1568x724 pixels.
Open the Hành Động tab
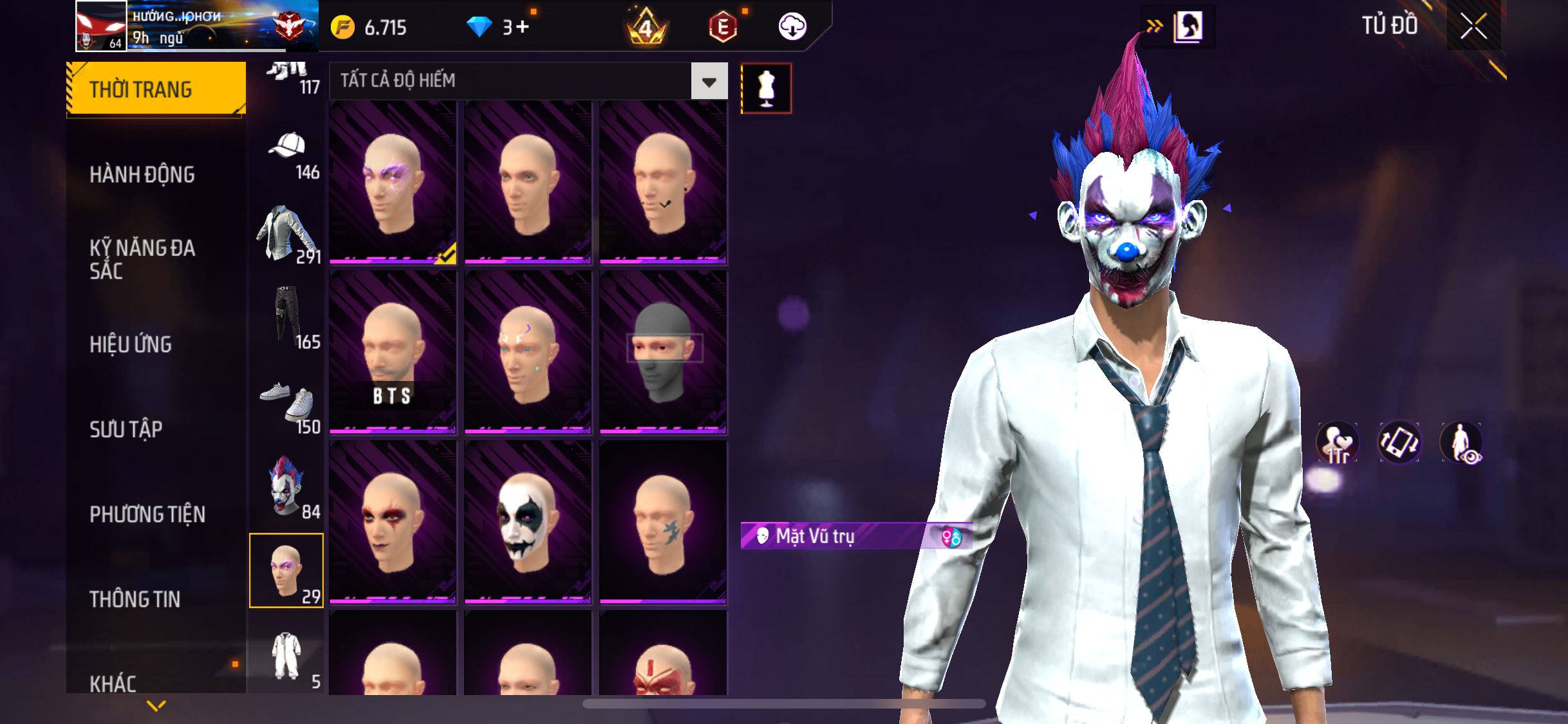[x=142, y=174]
